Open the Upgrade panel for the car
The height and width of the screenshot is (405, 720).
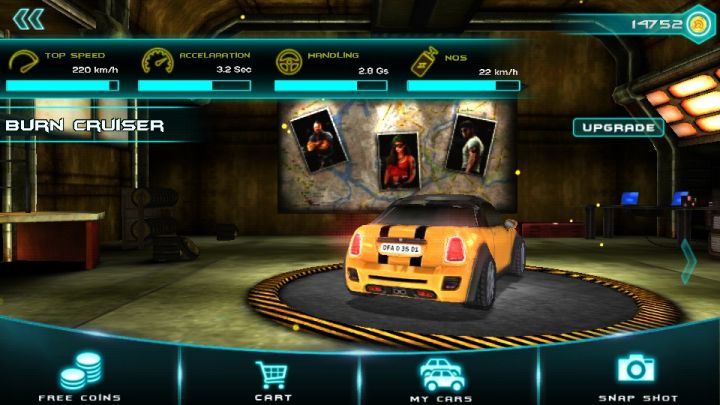618,127
